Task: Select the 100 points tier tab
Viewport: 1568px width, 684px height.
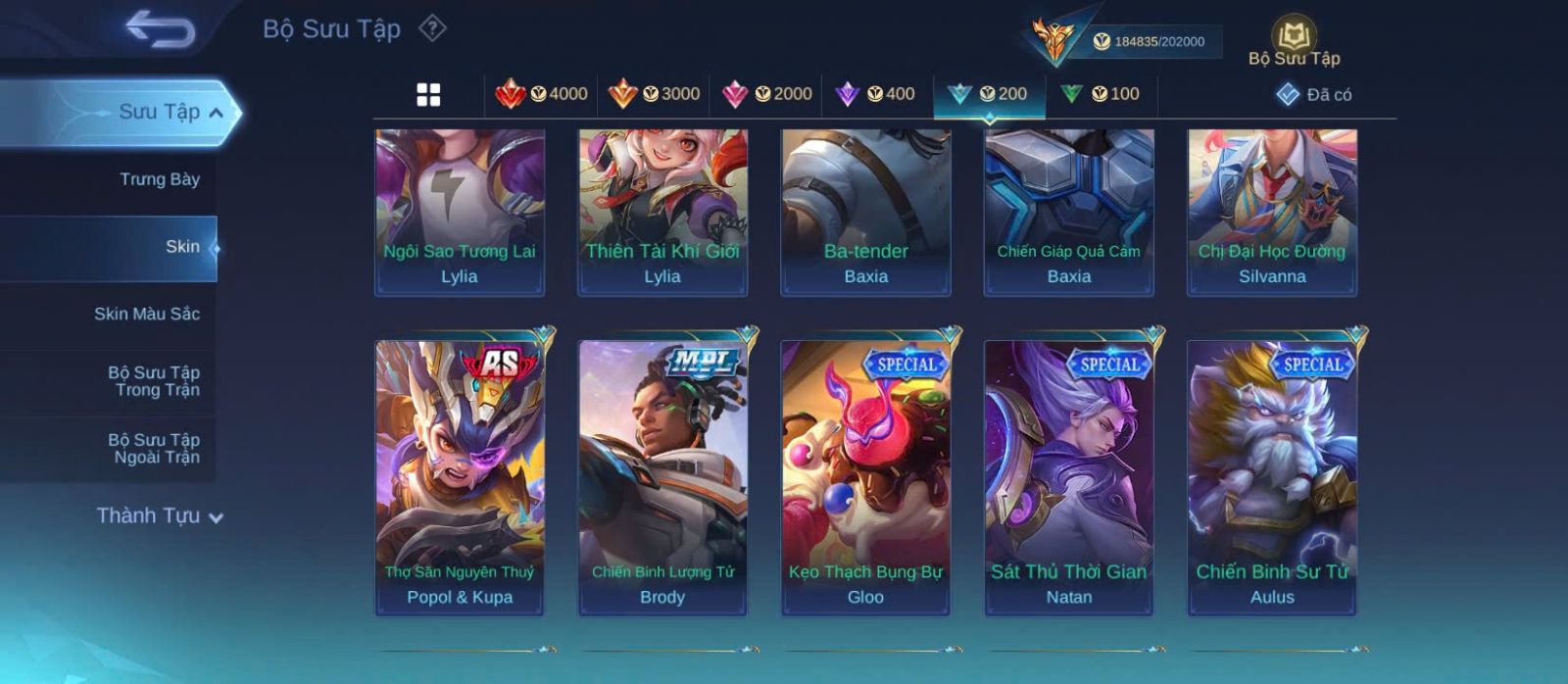Action: (1101, 94)
